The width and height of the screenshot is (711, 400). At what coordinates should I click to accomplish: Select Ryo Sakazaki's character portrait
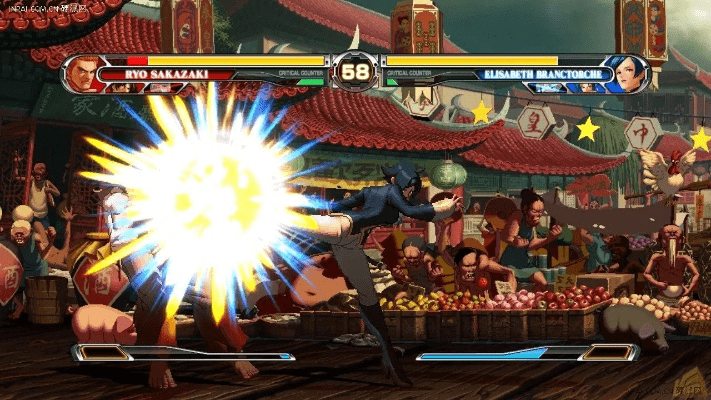[x=86, y=73]
